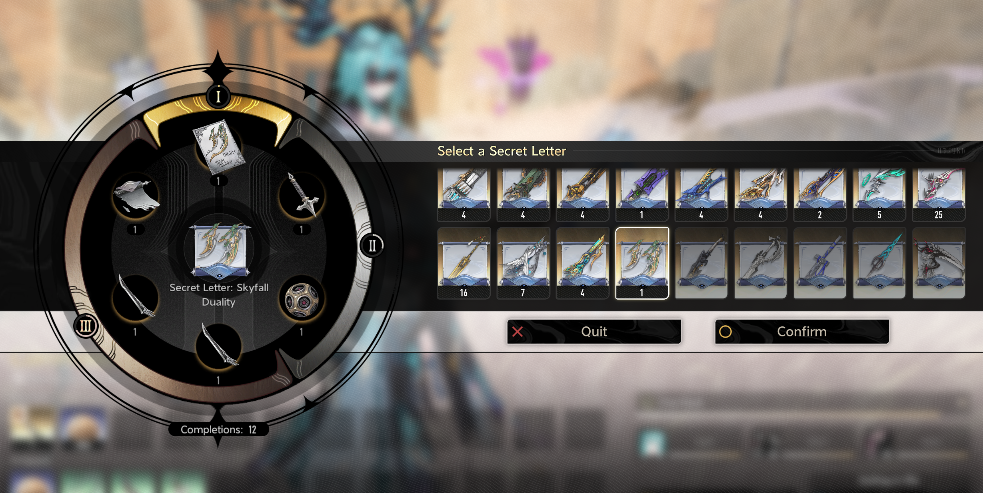Image resolution: width=983 pixels, height=493 pixels.
Task: Select the secret letter with count 25
Action: click(x=939, y=192)
